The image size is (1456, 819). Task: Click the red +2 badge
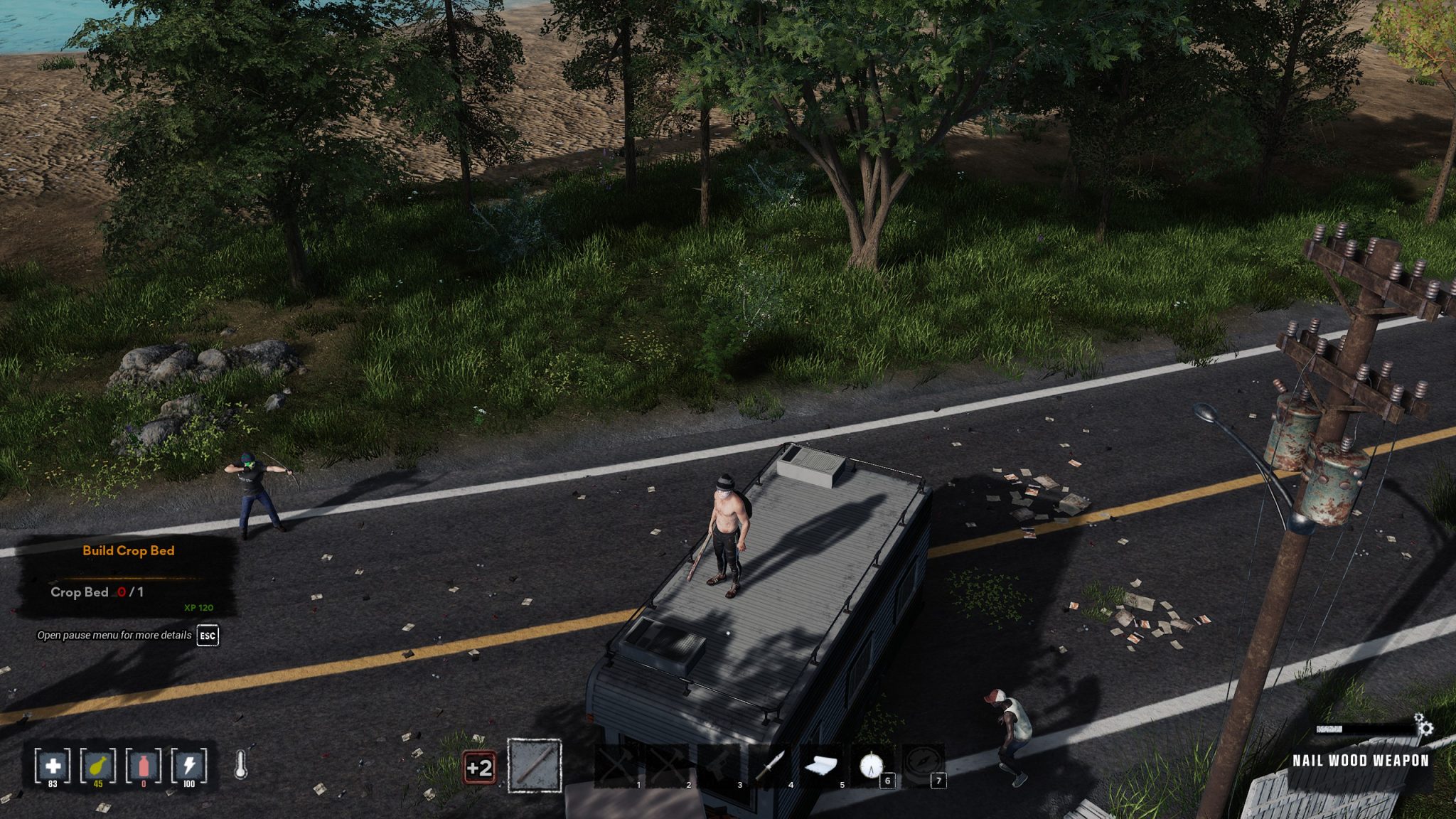(479, 768)
